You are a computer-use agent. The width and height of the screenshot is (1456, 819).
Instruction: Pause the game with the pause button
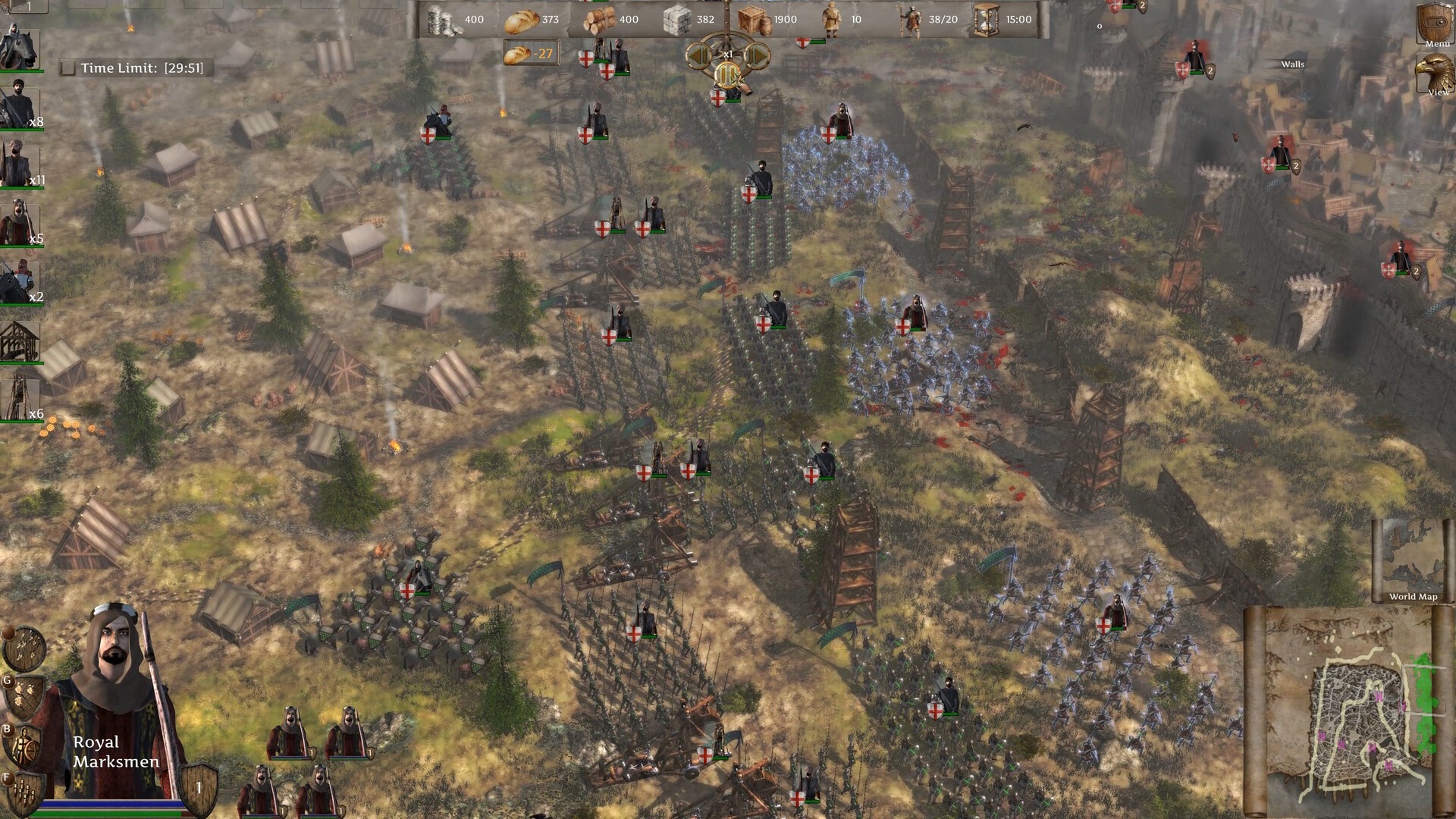[x=727, y=74]
